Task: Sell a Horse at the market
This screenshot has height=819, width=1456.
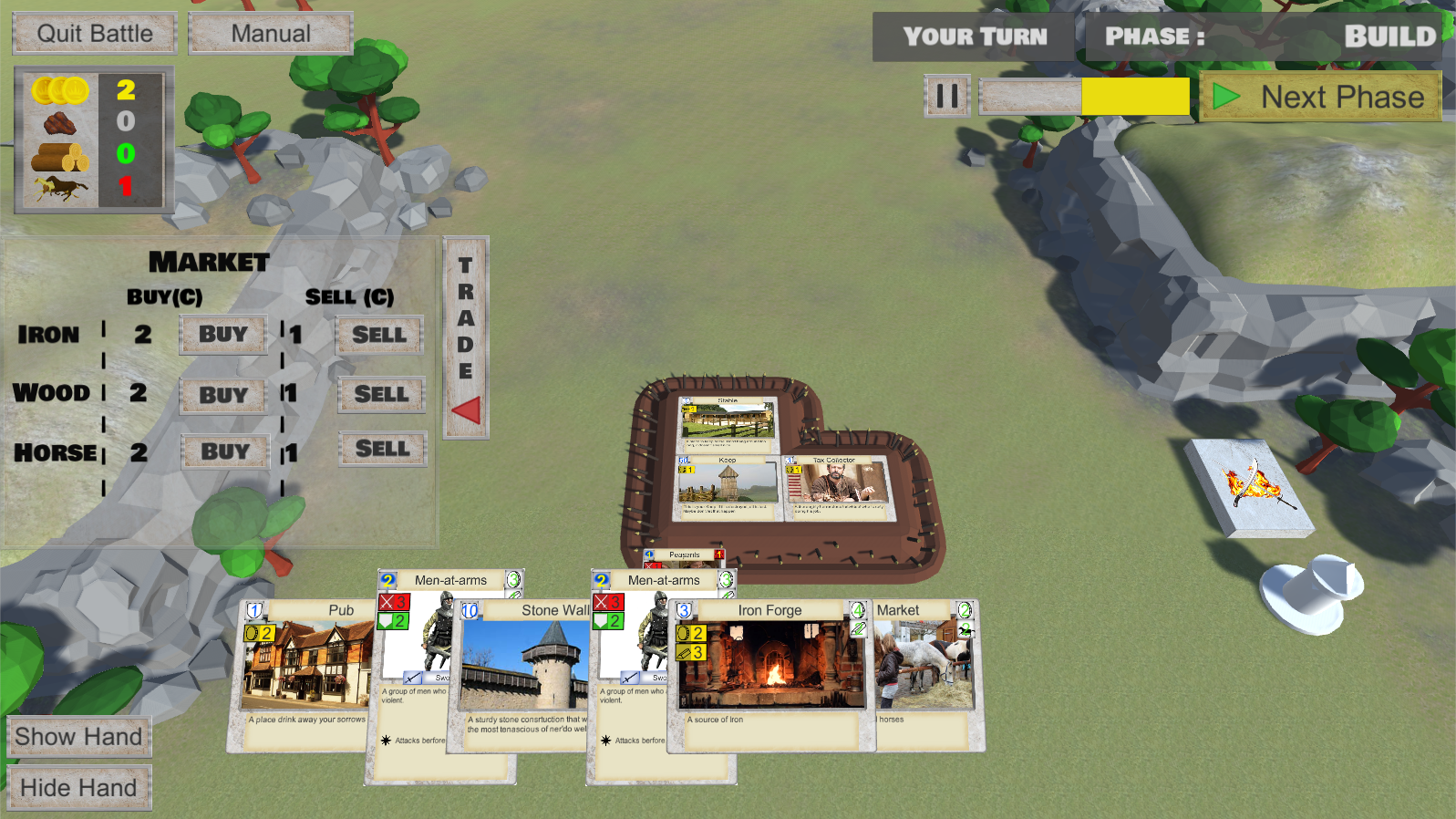Action: click(x=383, y=449)
